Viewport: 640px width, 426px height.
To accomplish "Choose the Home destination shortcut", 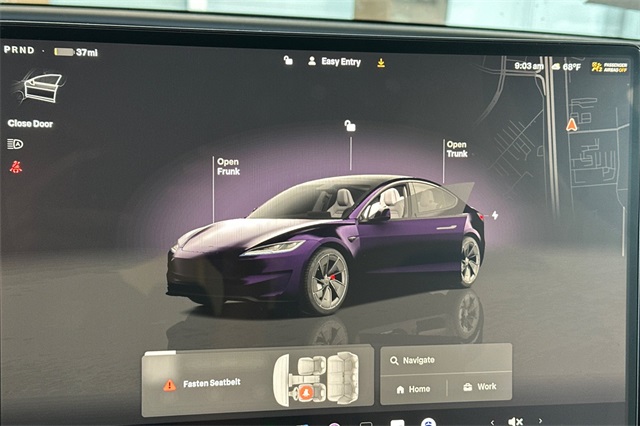I will pos(413,387).
